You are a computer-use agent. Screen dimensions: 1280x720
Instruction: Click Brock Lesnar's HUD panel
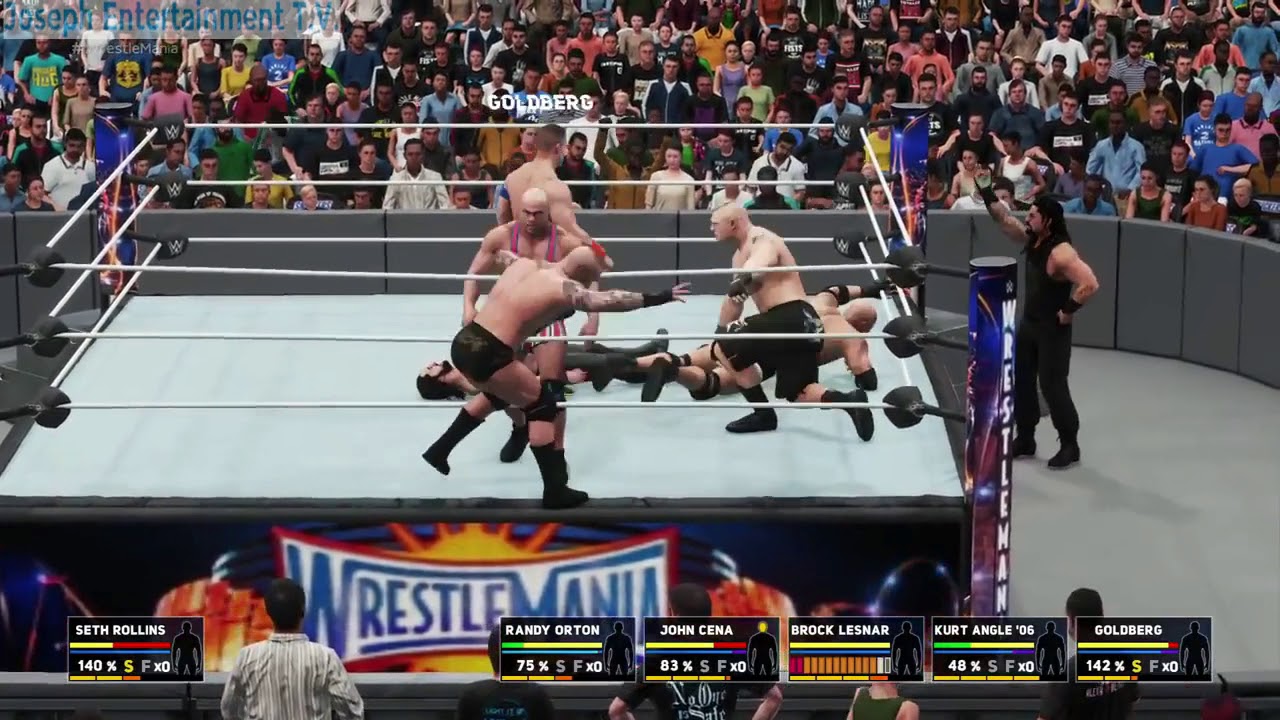855,649
